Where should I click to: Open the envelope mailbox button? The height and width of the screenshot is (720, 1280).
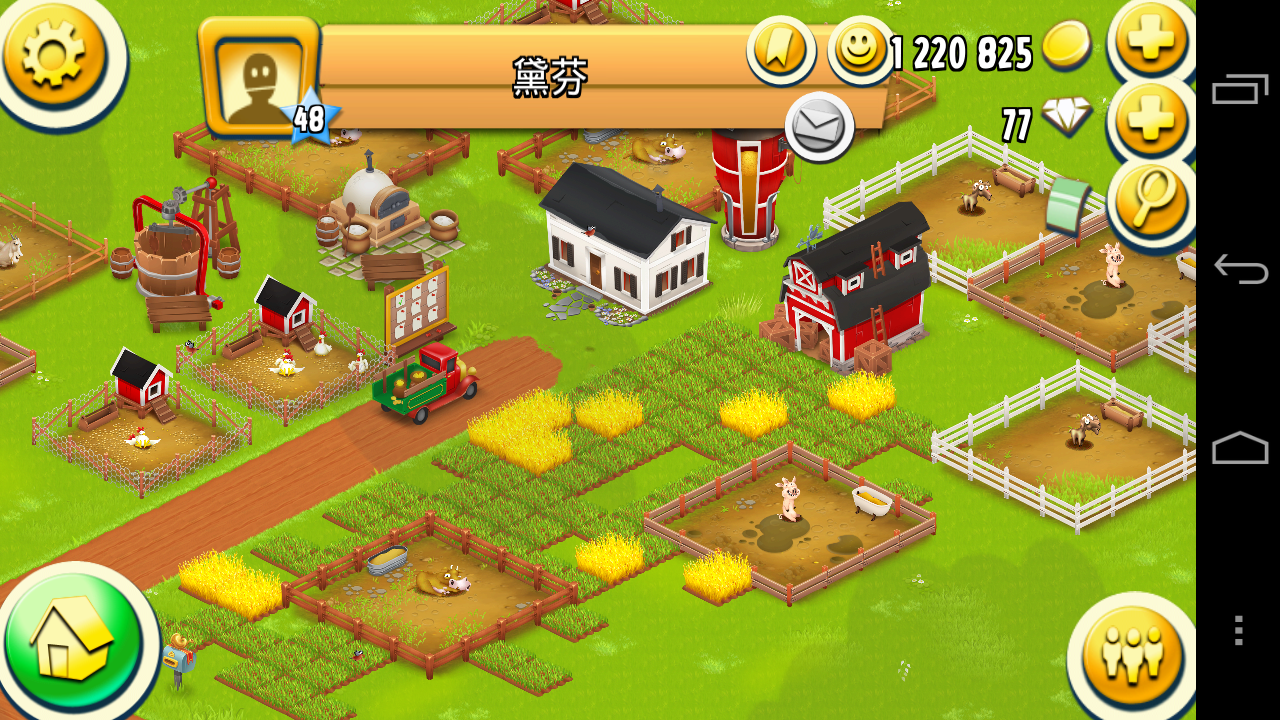tap(819, 127)
